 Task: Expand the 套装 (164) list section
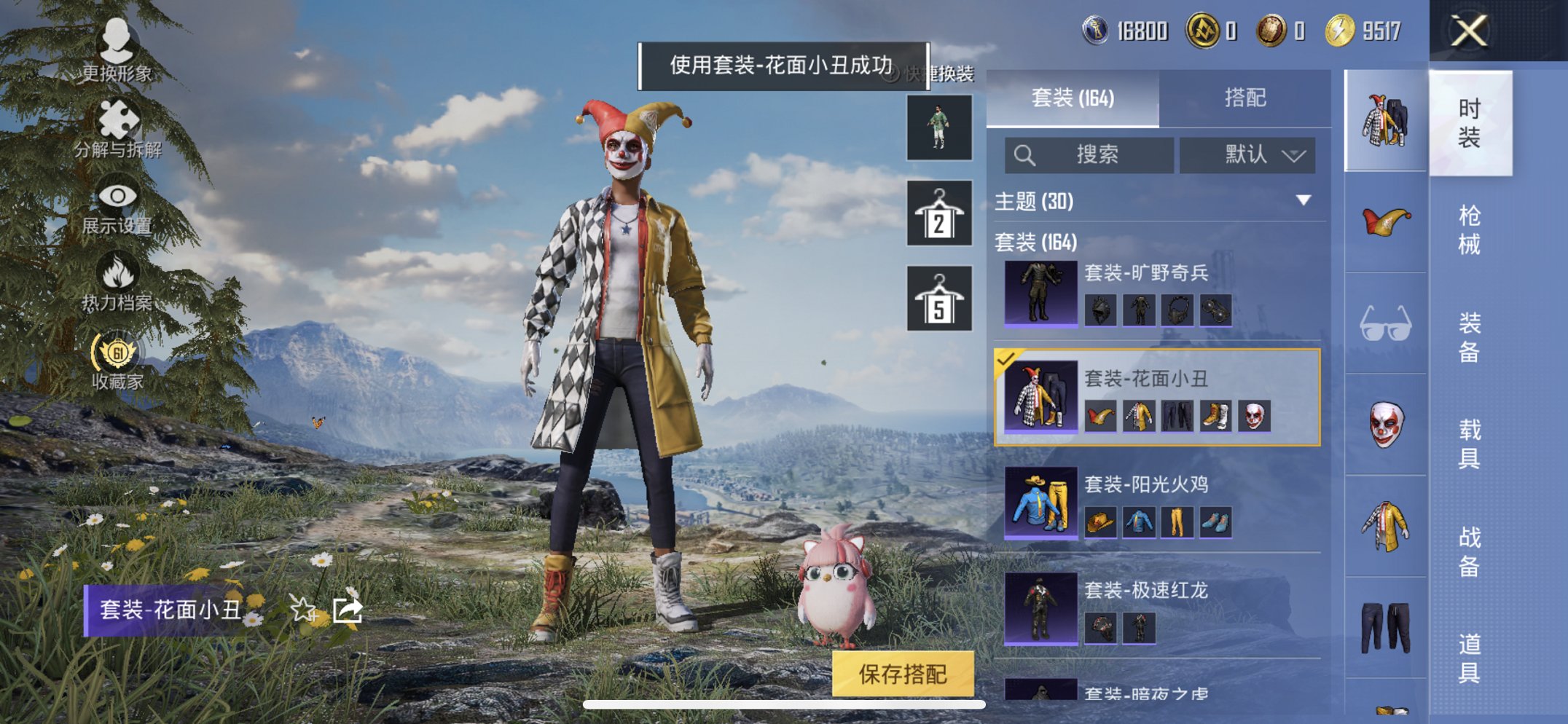1035,243
